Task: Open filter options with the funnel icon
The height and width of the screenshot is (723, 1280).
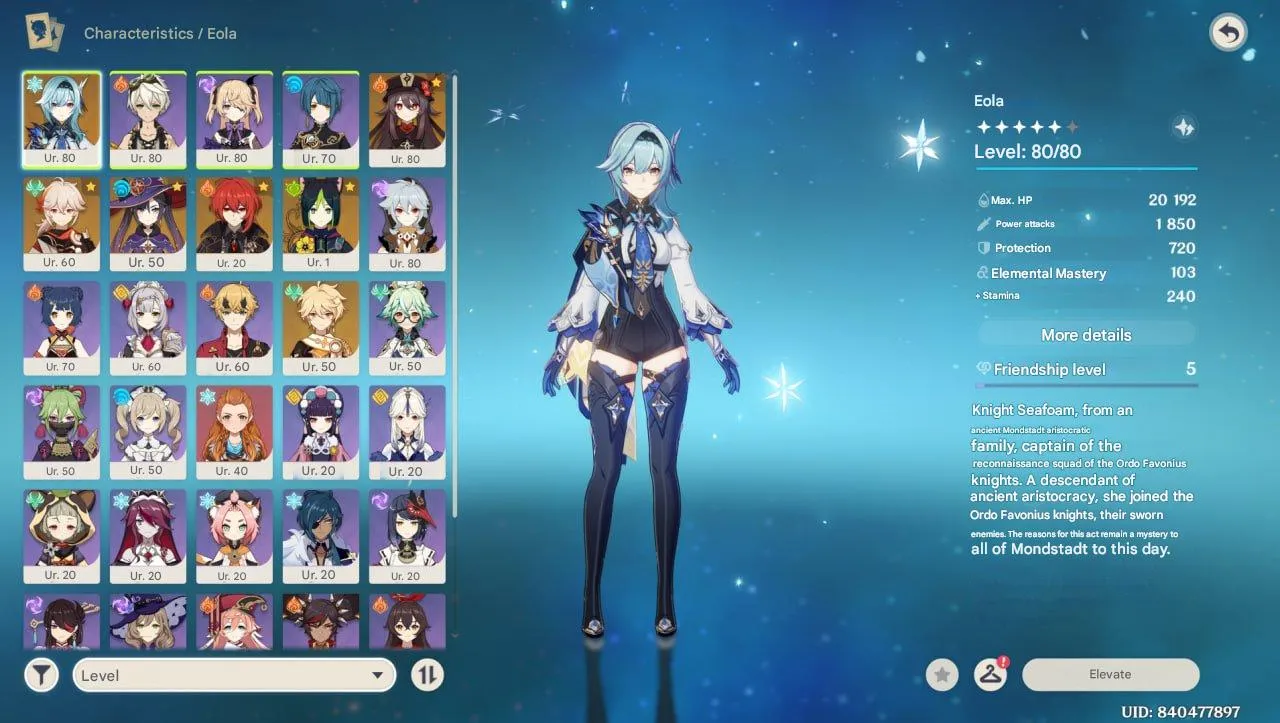Action: pos(41,675)
